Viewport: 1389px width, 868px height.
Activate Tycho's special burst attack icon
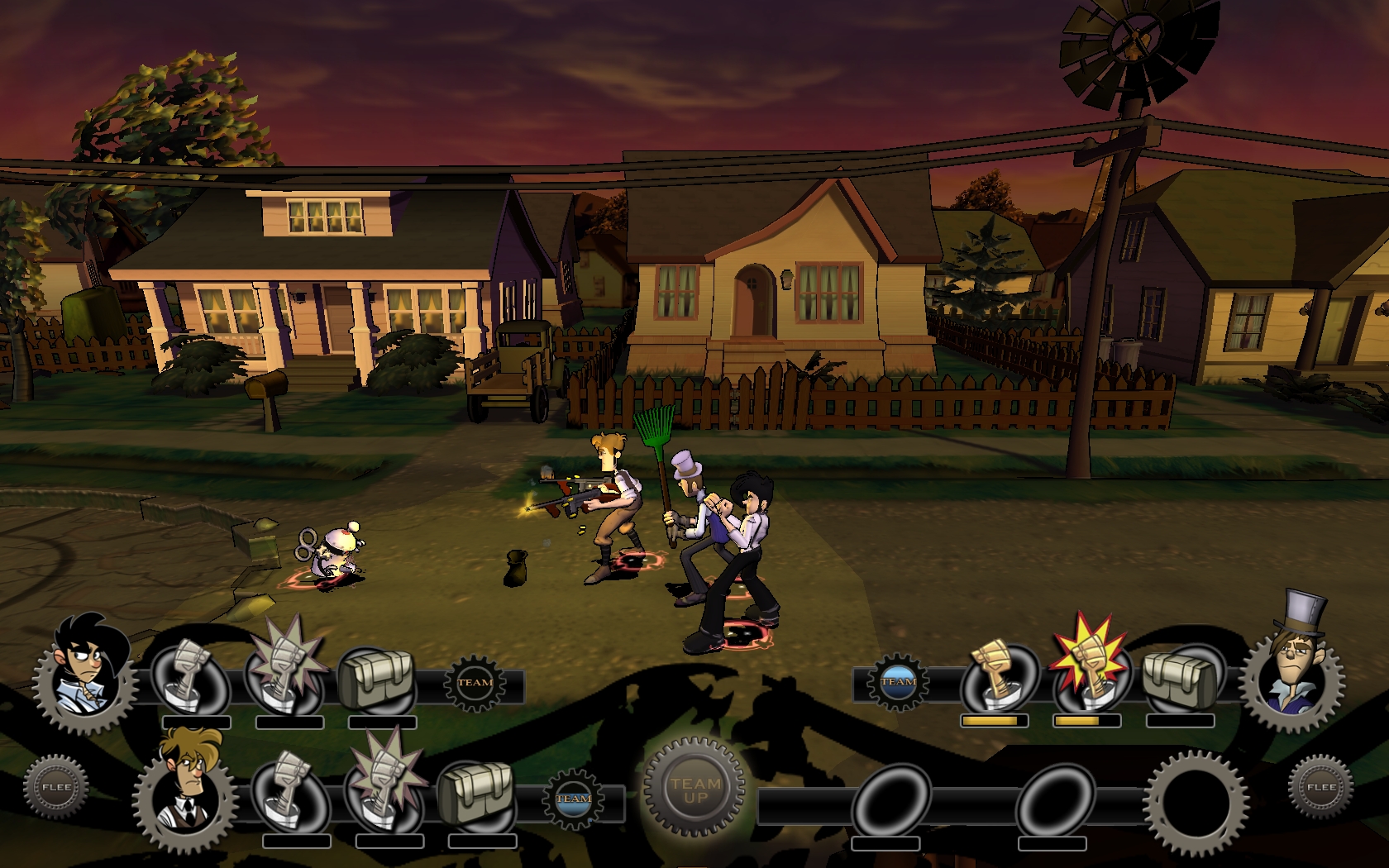pyautogui.click(x=382, y=787)
